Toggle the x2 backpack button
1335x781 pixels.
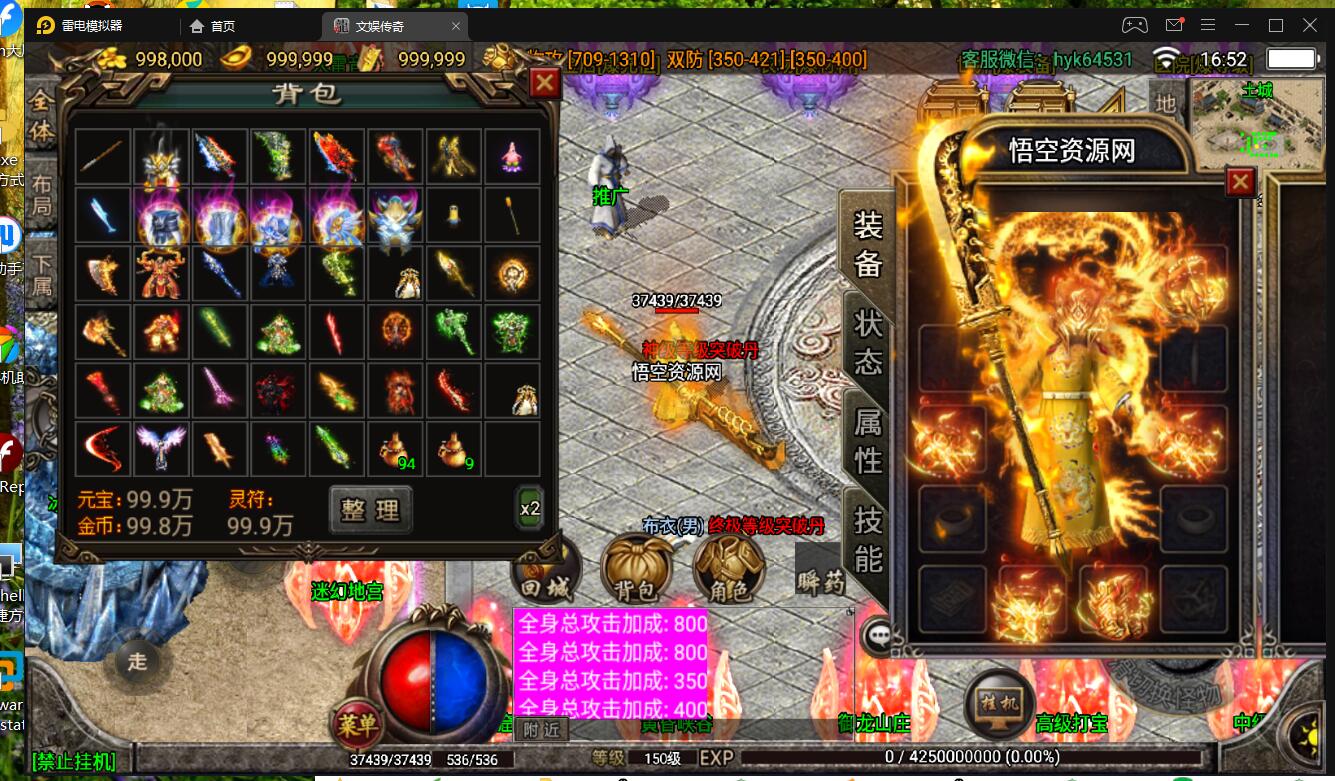(x=530, y=508)
